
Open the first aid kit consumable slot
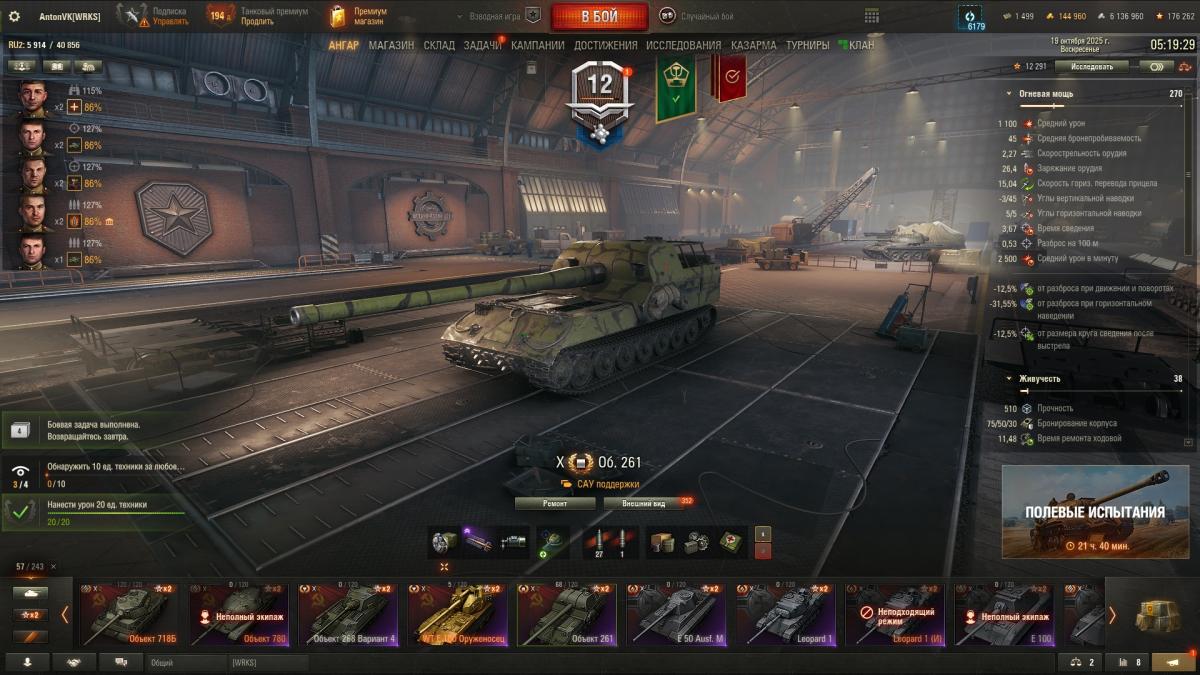[733, 541]
